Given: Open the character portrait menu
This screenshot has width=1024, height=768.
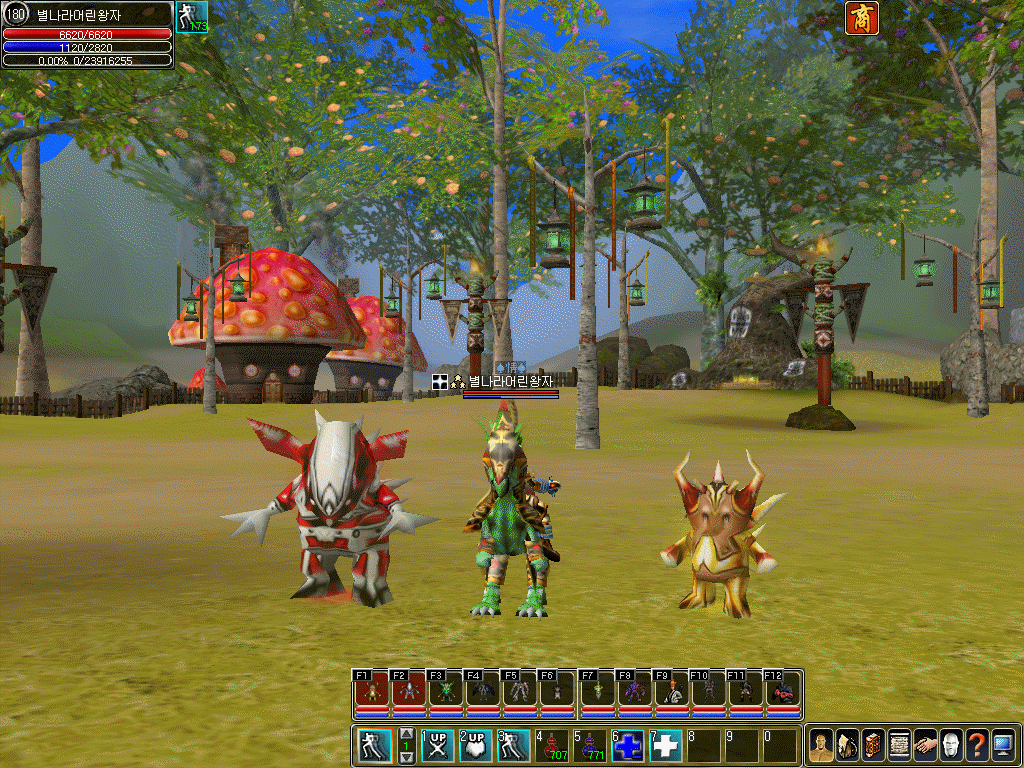Looking at the screenshot, I should 821,746.
